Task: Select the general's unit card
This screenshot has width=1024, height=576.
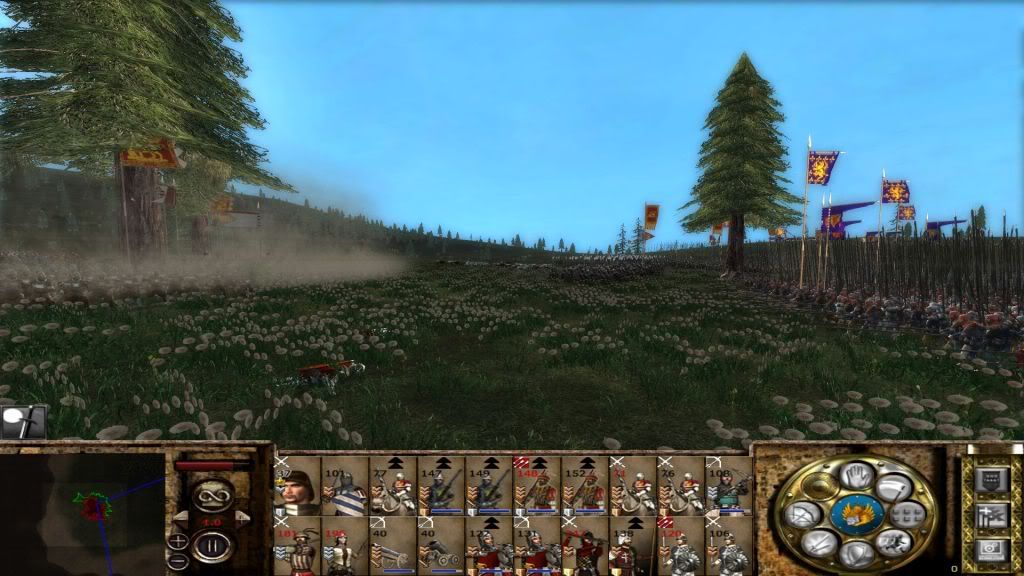Action: pyautogui.click(x=297, y=486)
